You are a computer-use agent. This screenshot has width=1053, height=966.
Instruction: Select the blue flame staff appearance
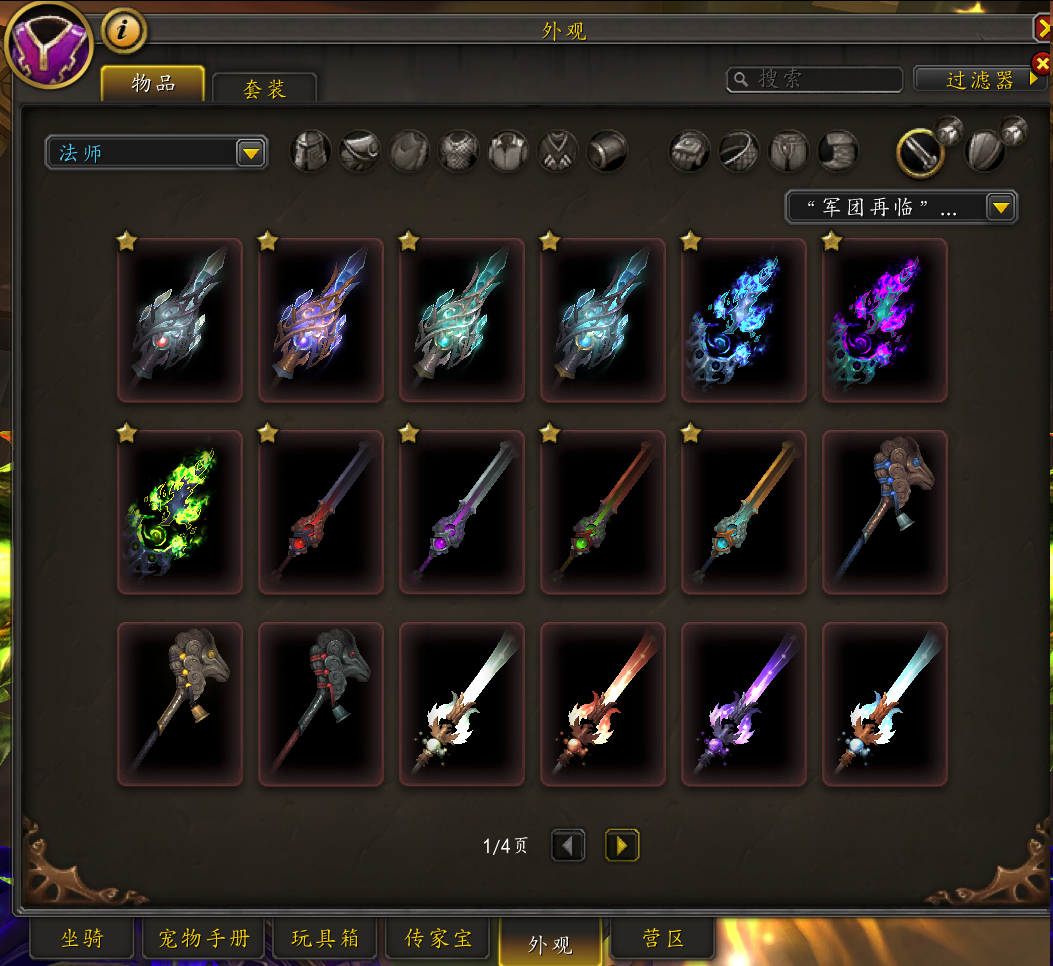click(x=743, y=320)
